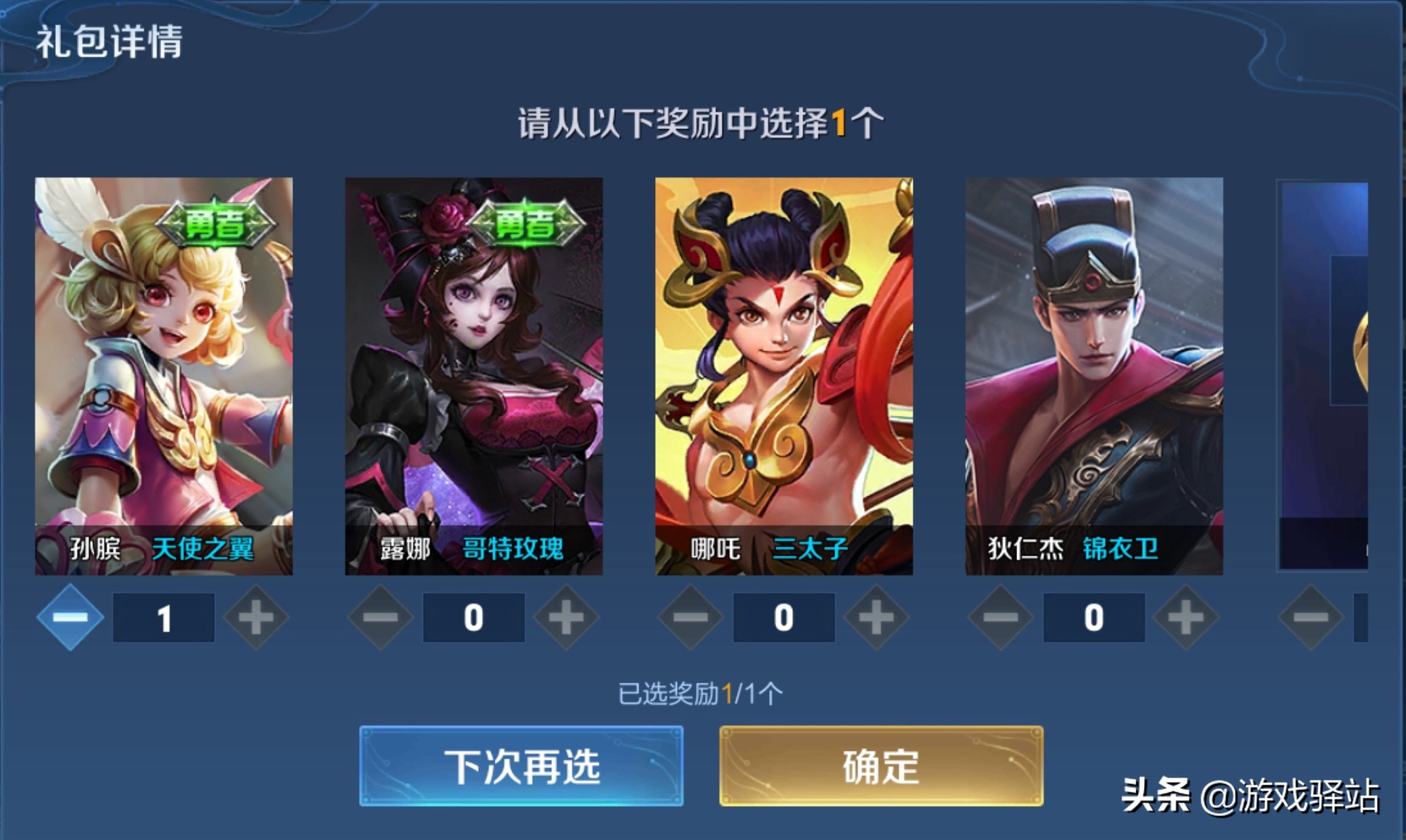Choose the 哪吒 三太子 skin card
The image size is (1406, 840).
click(x=784, y=376)
